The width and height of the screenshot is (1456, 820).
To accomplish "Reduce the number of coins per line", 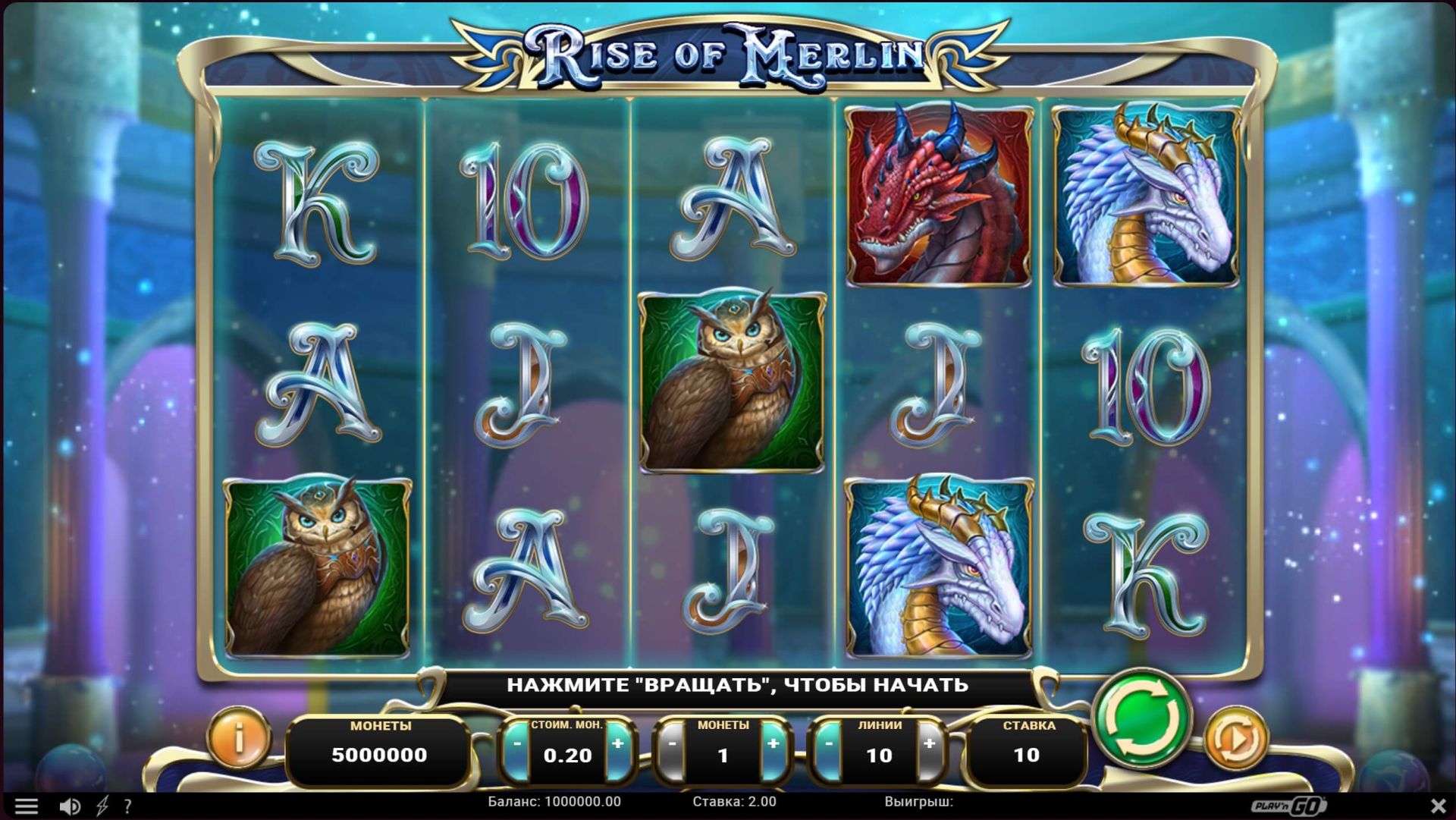I will (x=673, y=745).
